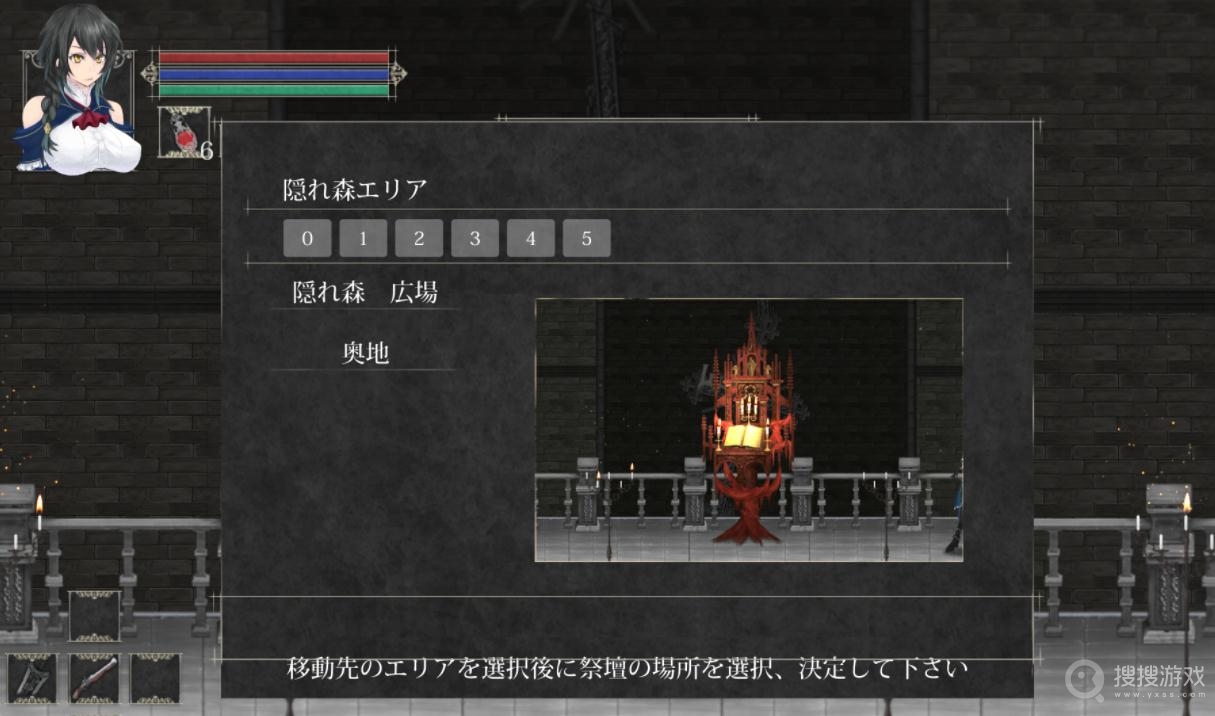
Task: Select area button 1
Action: point(363,239)
